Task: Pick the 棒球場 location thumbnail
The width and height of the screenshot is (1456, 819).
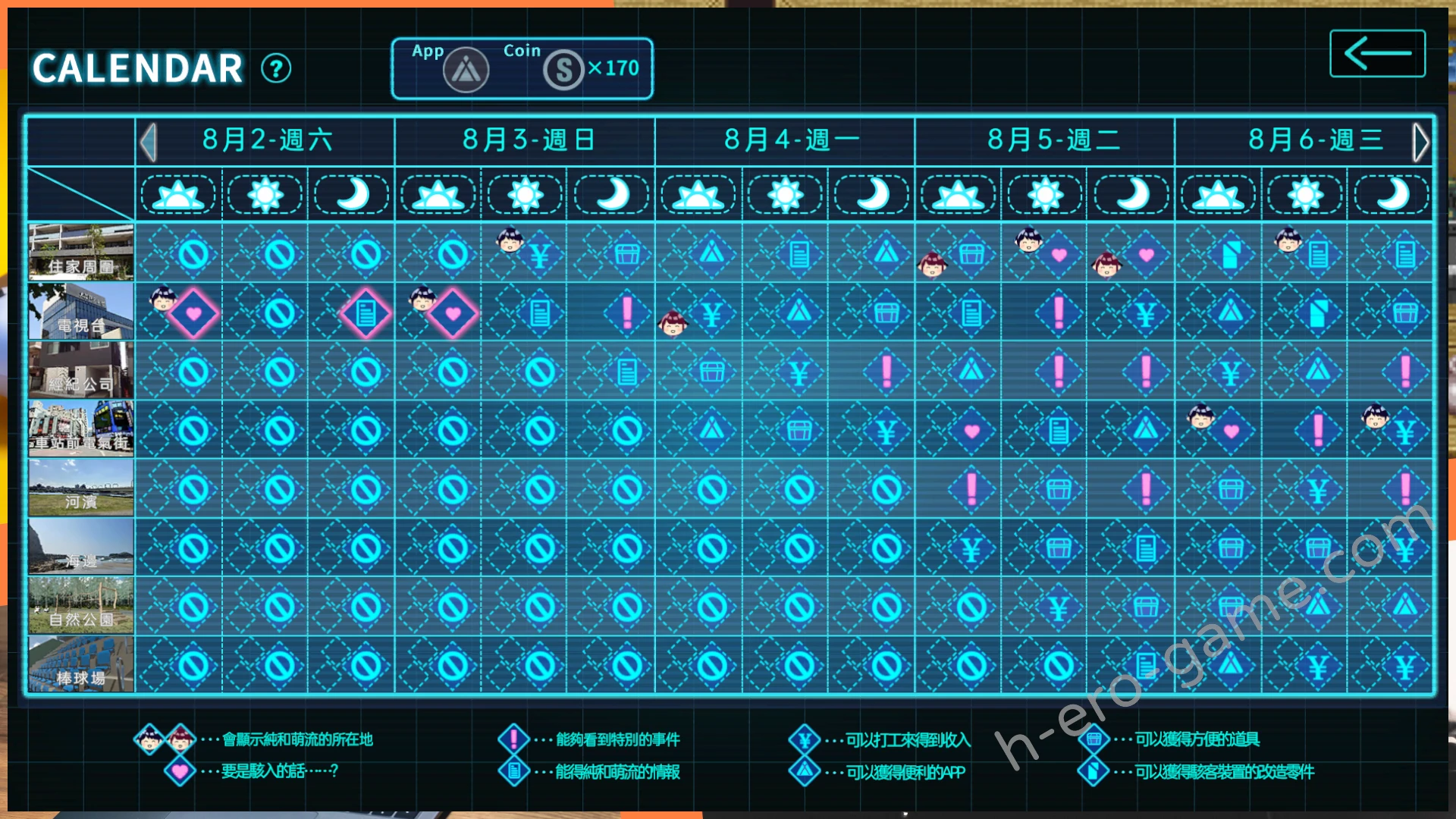Action: (81, 664)
